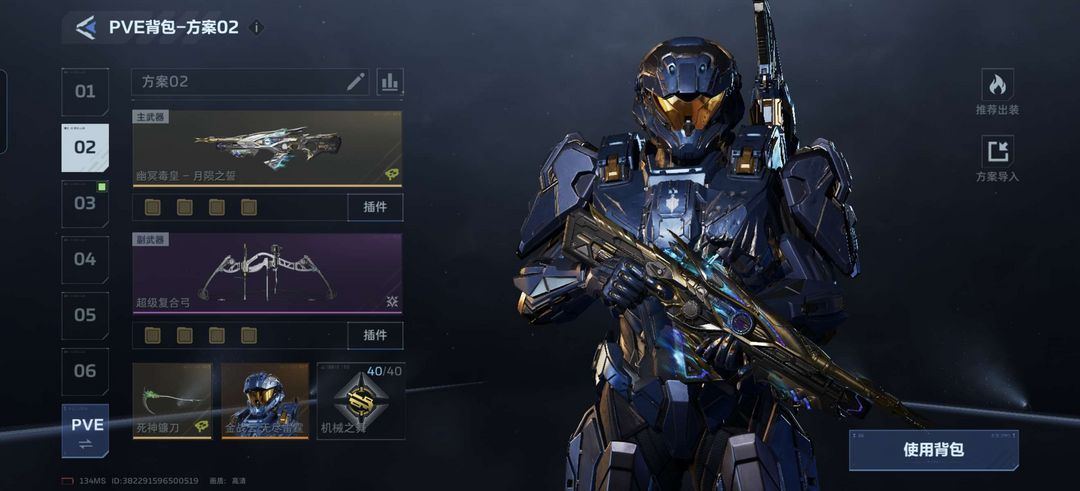Open loadout tab 04
Image resolution: width=1080 pixels, height=491 pixels.
85,260
